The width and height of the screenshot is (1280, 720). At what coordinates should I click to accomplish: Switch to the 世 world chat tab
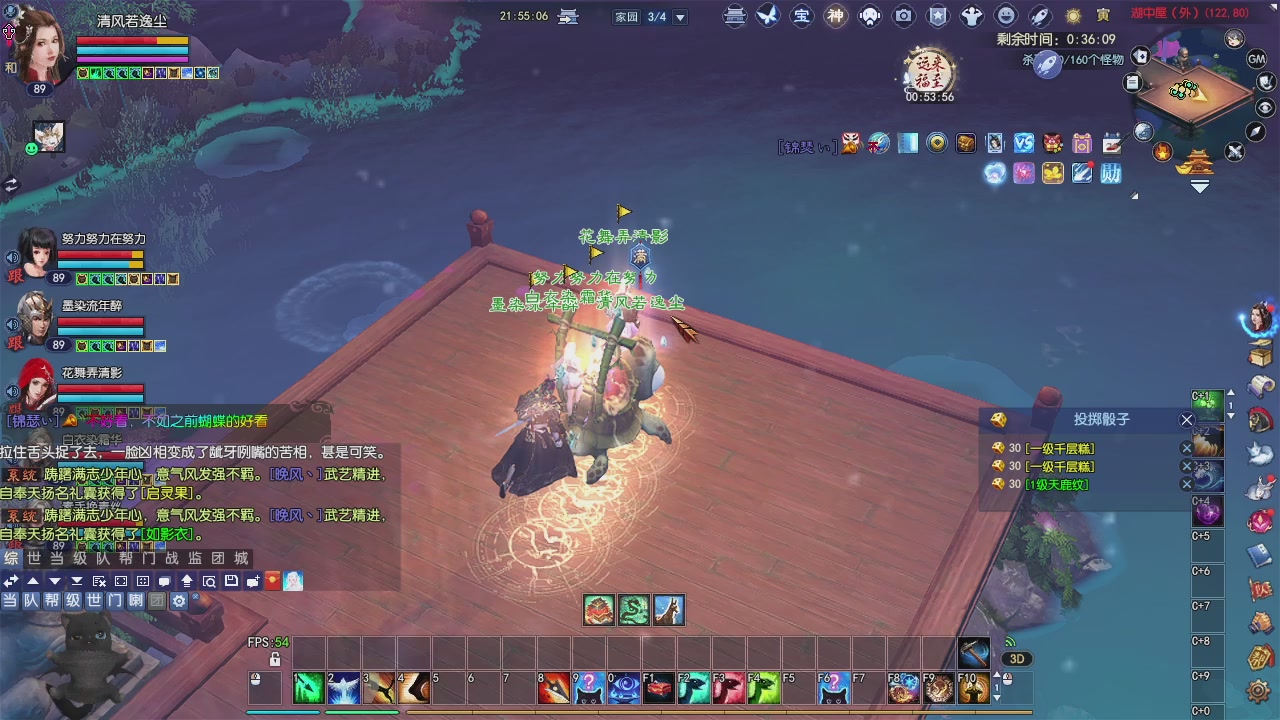click(x=33, y=560)
